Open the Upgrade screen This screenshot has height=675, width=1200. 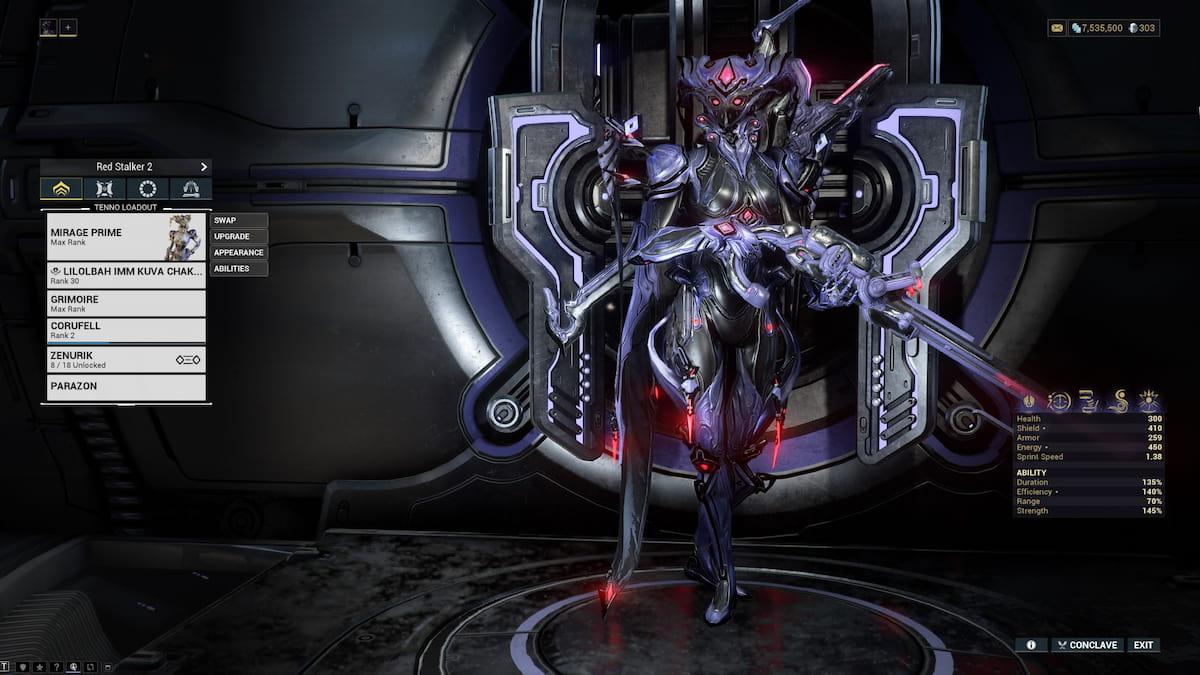(239, 236)
